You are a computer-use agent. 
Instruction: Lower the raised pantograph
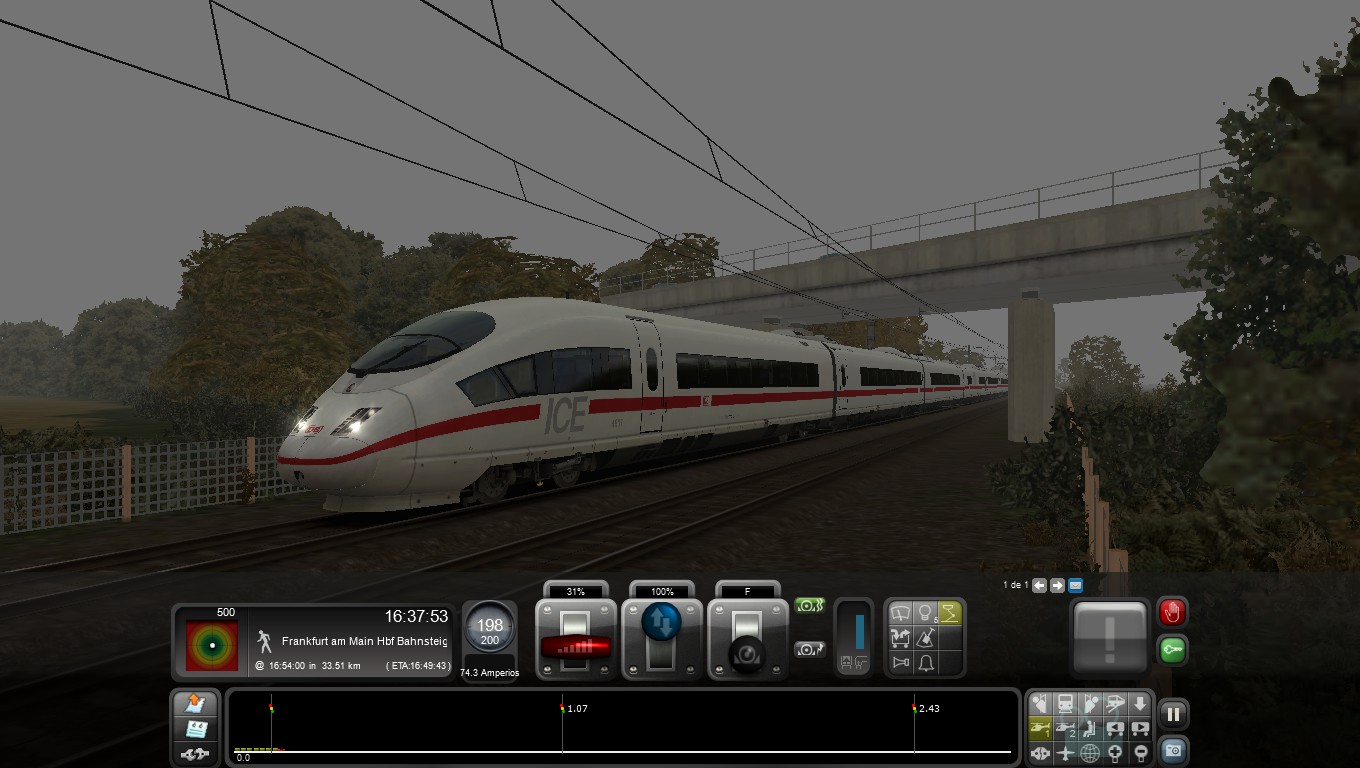pos(947,613)
